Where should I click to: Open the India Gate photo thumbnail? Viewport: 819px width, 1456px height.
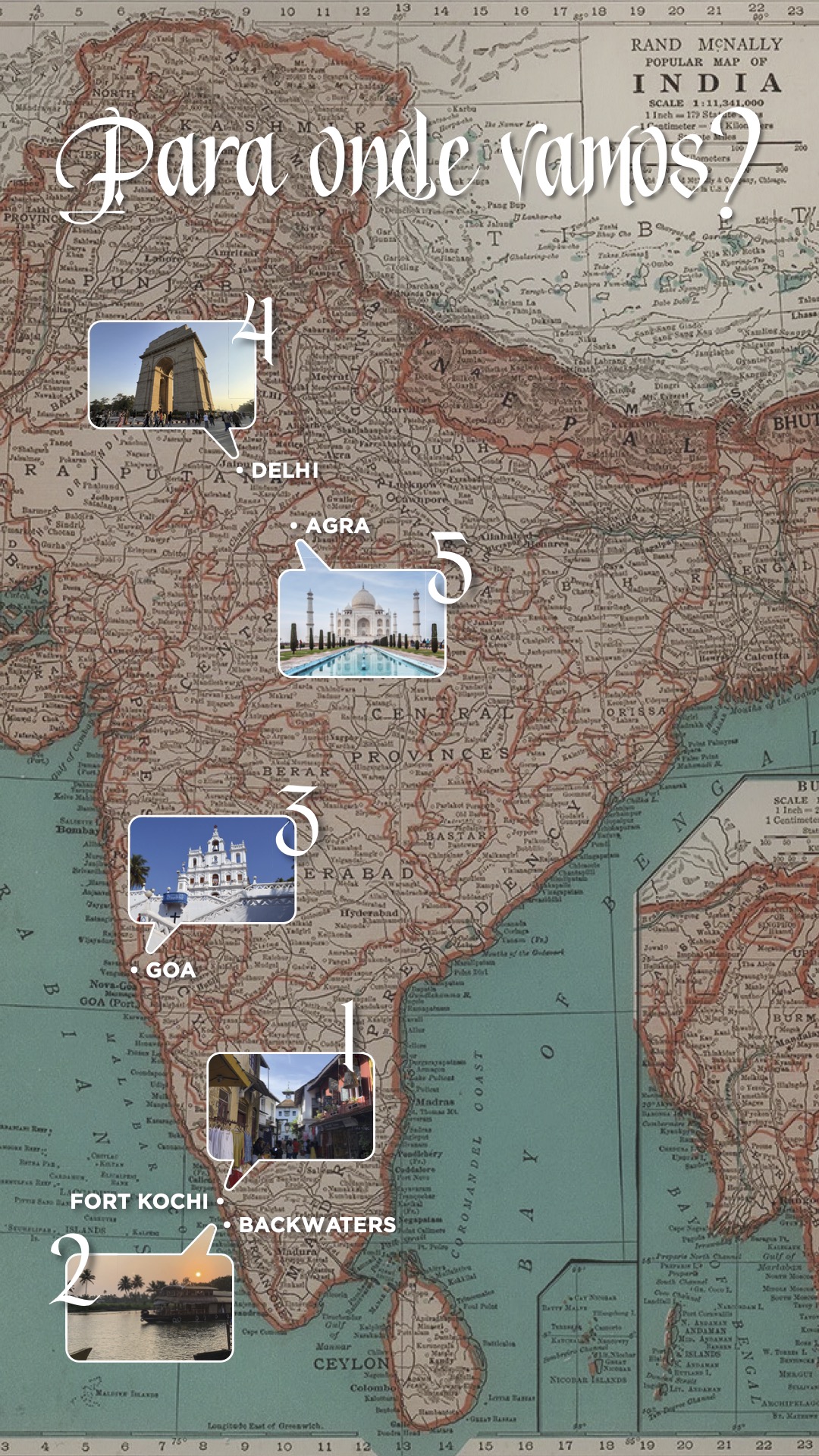[x=172, y=375]
